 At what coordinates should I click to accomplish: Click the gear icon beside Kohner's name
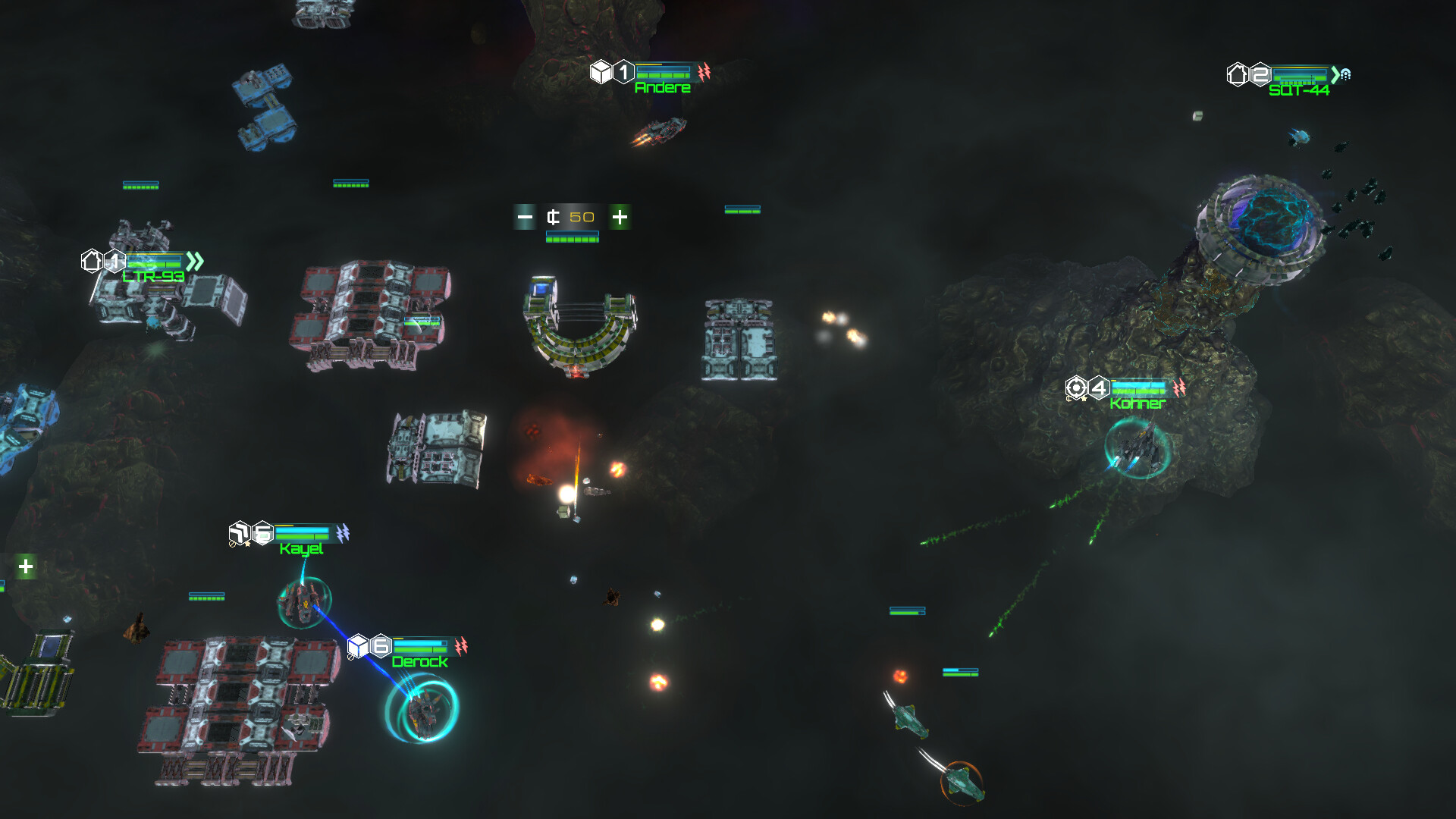tap(1076, 388)
